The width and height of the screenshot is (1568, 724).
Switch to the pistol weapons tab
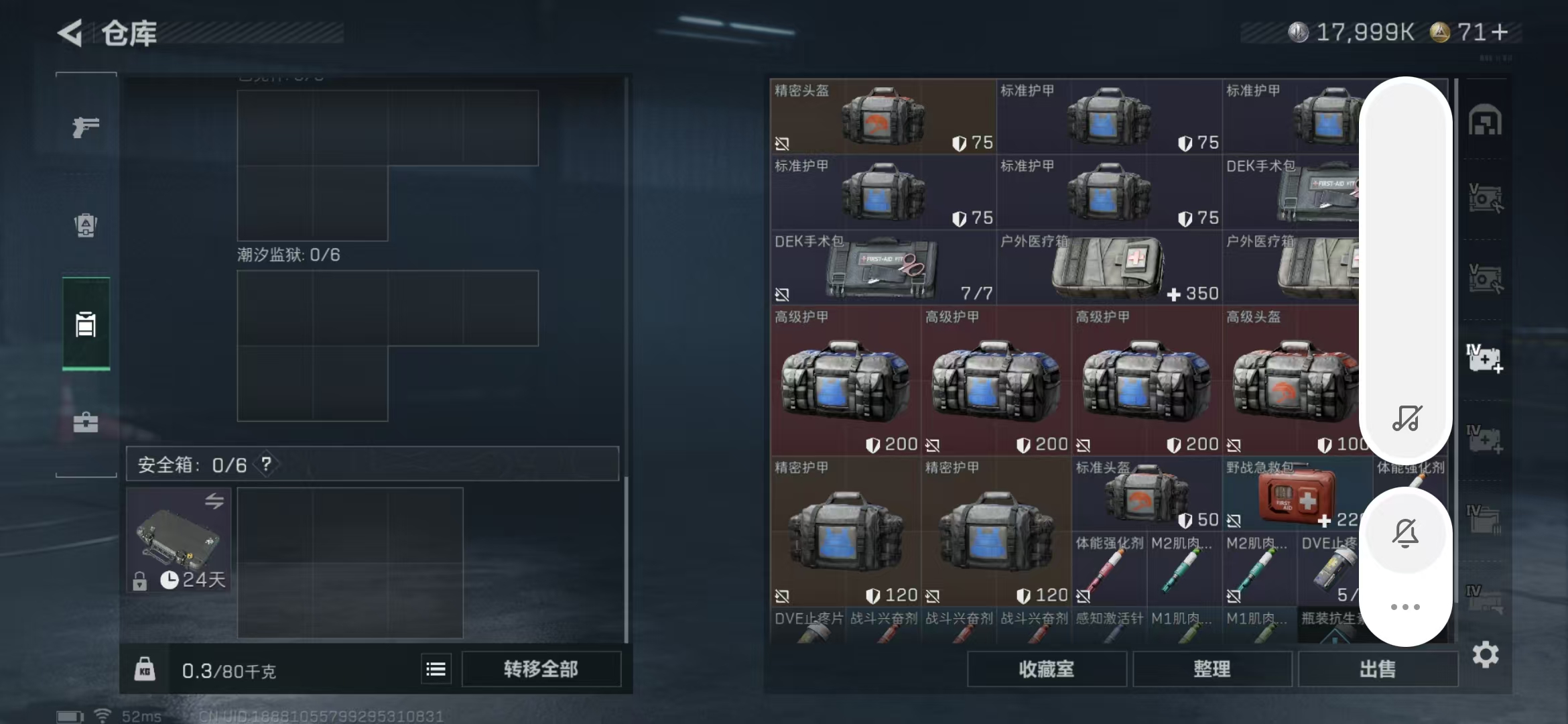click(x=86, y=127)
